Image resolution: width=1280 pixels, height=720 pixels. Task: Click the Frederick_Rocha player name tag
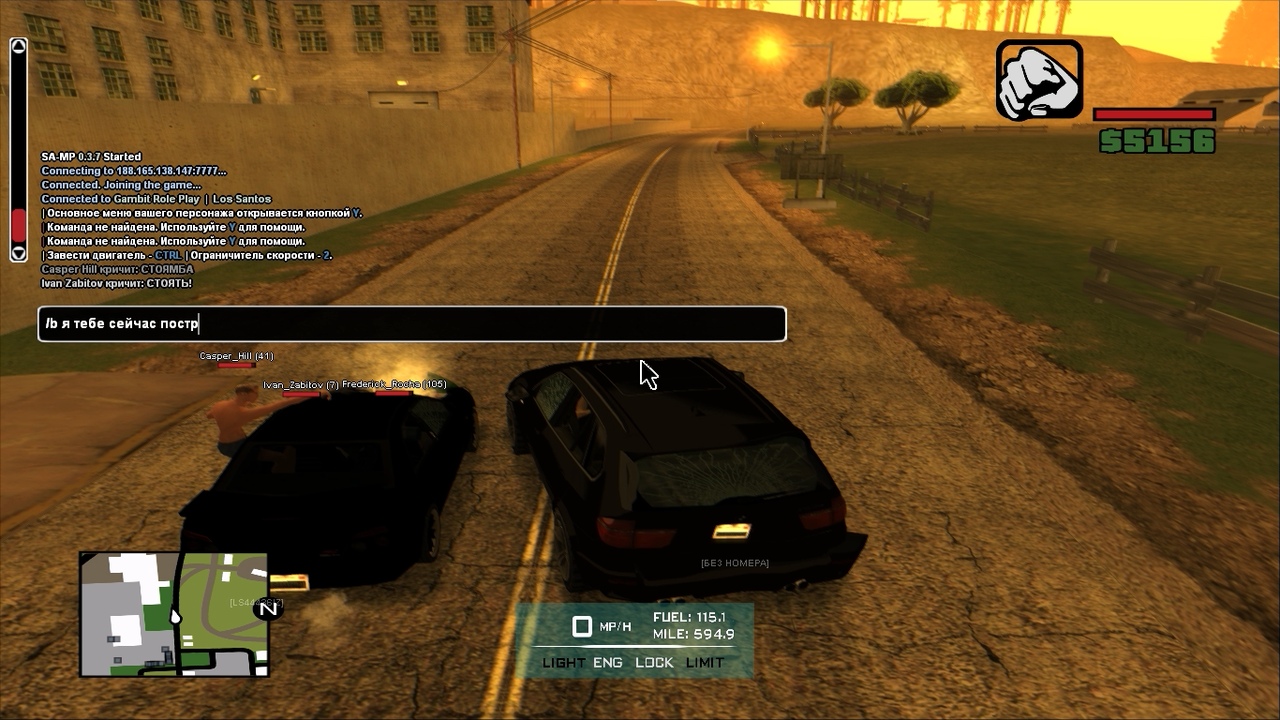click(x=394, y=384)
